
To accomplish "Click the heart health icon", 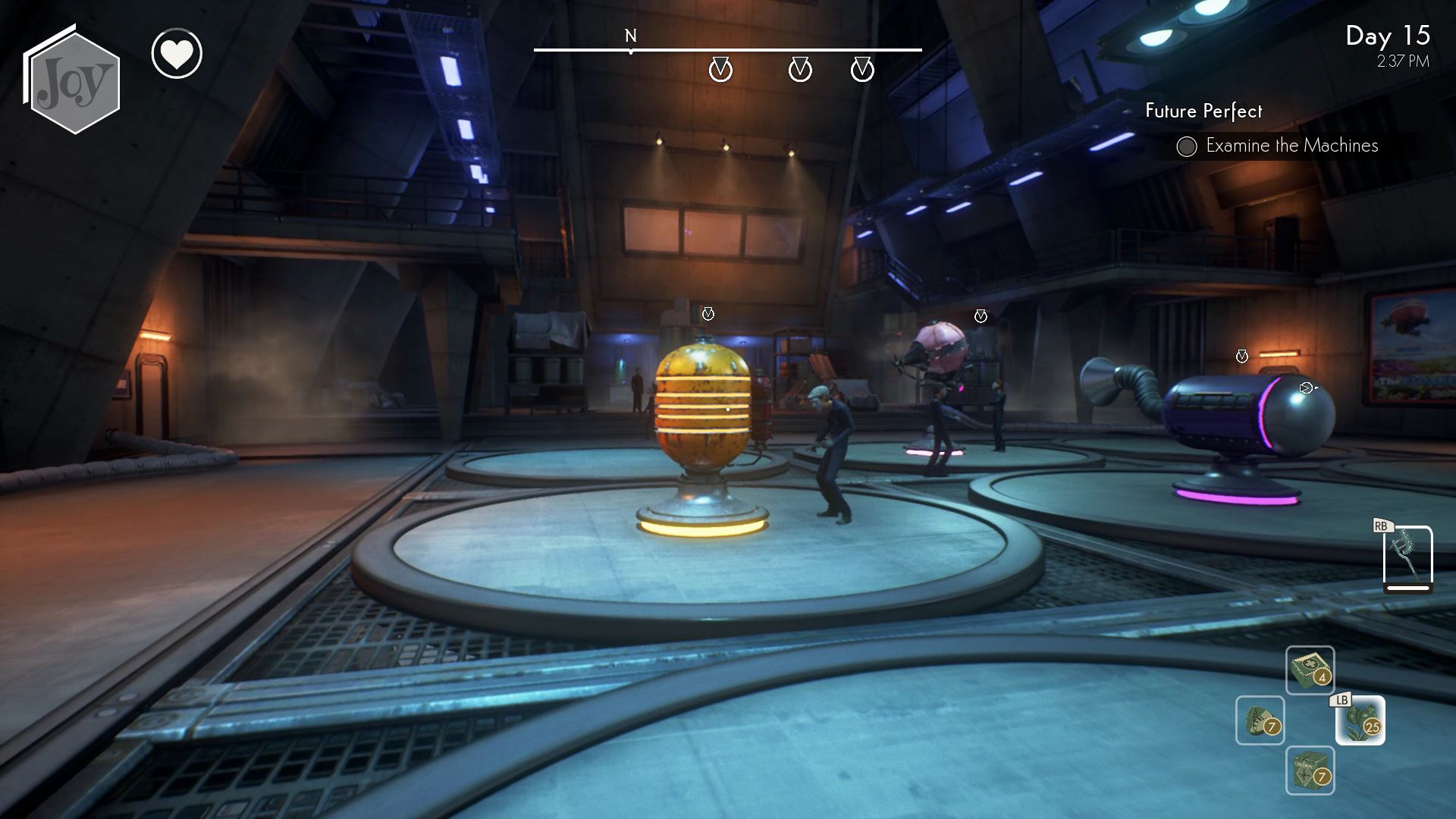I will [177, 54].
